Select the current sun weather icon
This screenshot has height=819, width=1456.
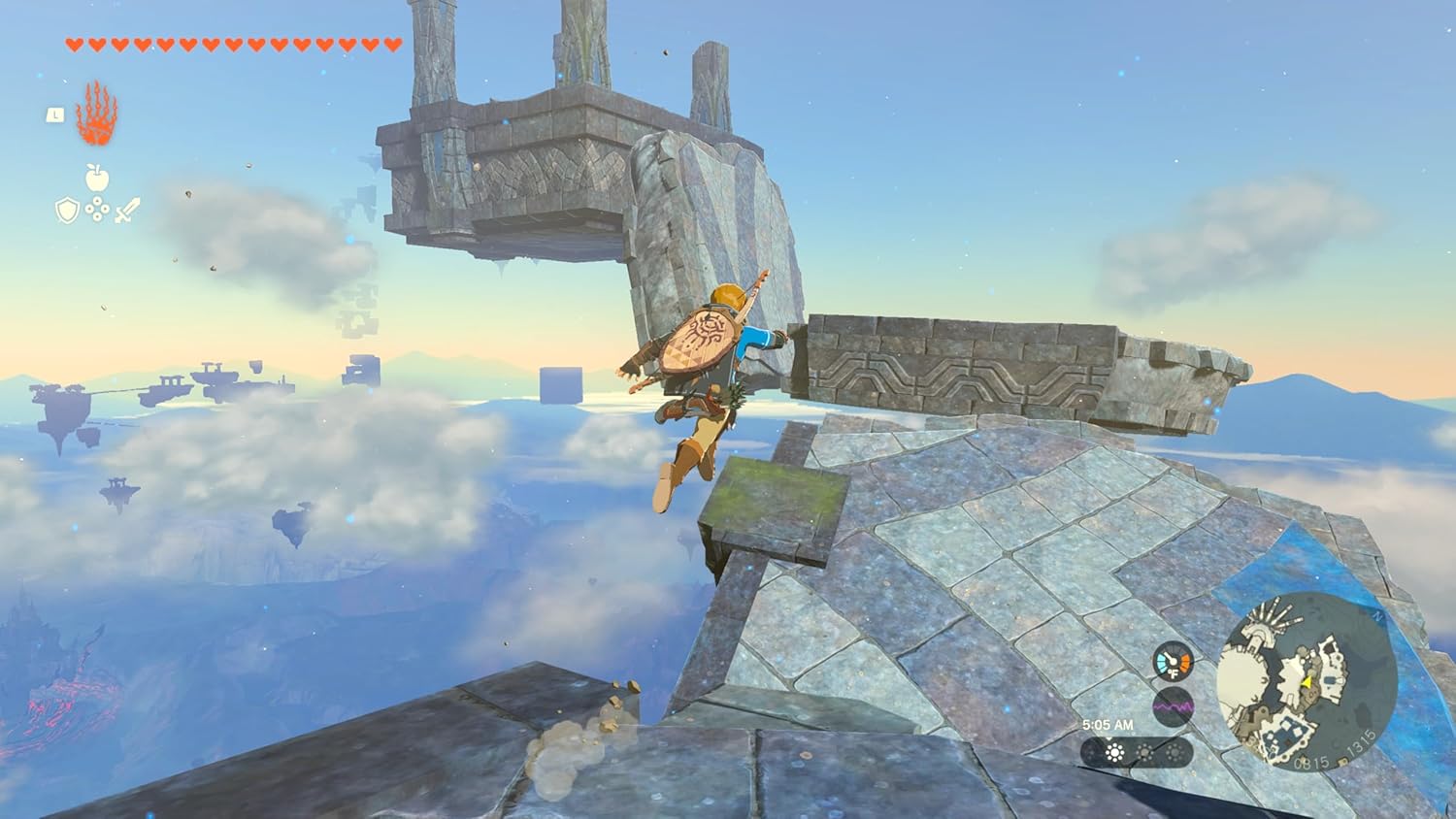tap(1115, 753)
